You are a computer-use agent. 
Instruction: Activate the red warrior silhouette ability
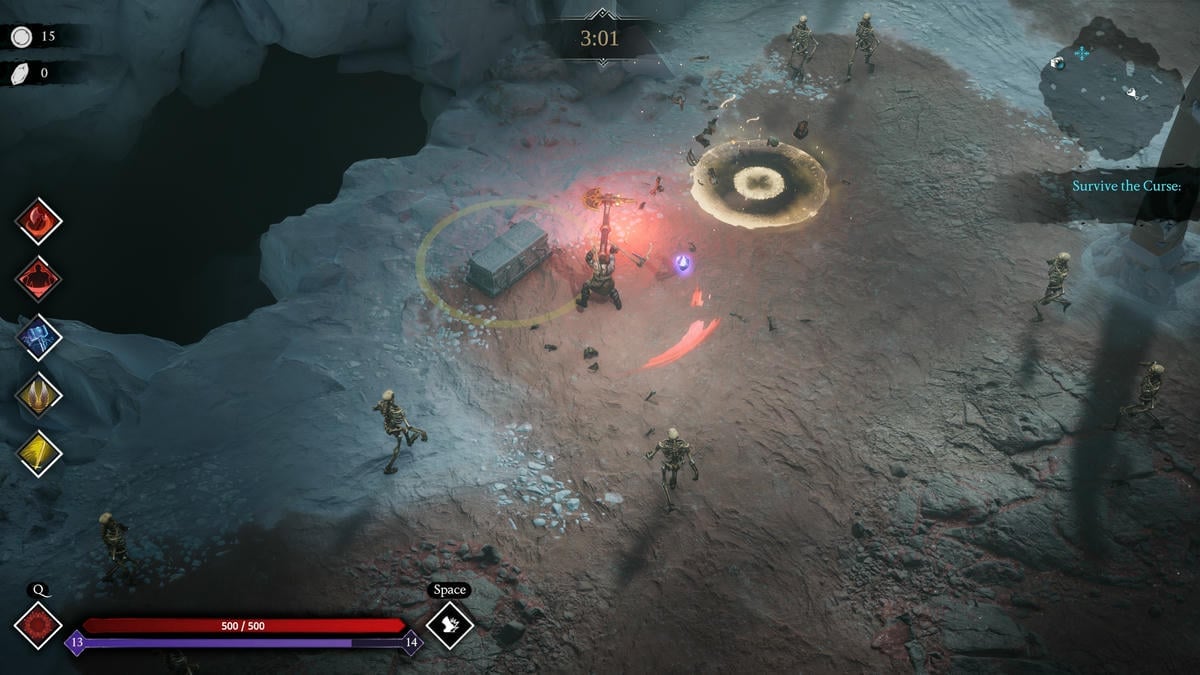[39, 279]
